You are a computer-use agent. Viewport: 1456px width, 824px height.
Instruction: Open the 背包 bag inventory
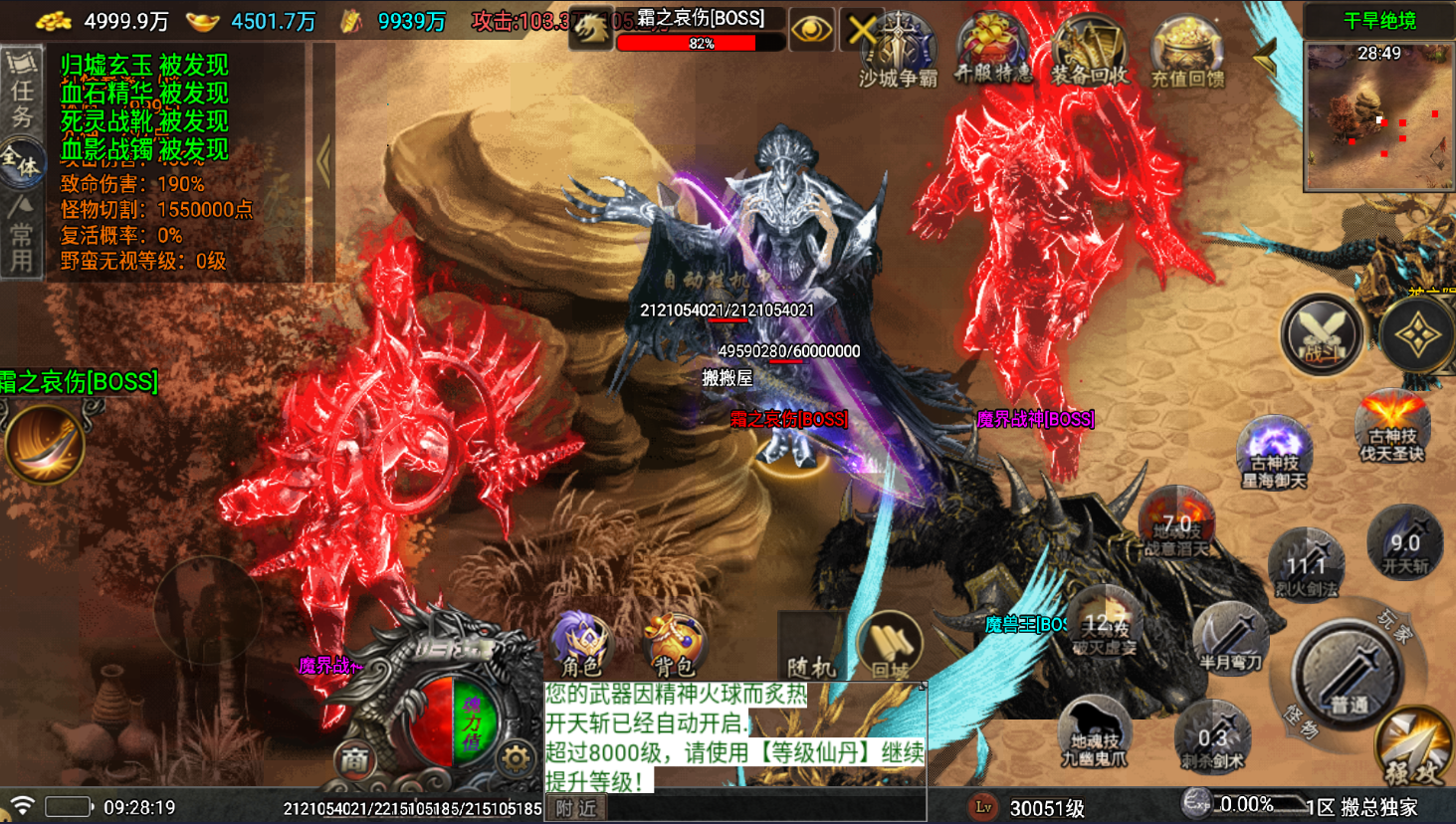pyautogui.click(x=674, y=645)
